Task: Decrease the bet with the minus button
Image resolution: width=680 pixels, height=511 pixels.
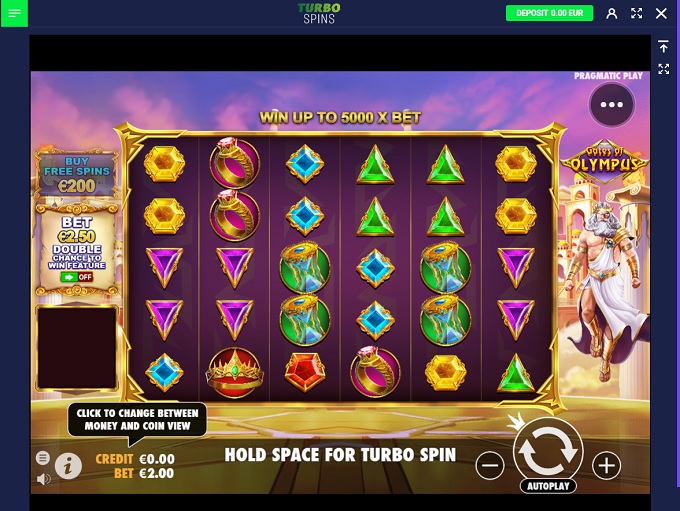Action: pos(489,465)
